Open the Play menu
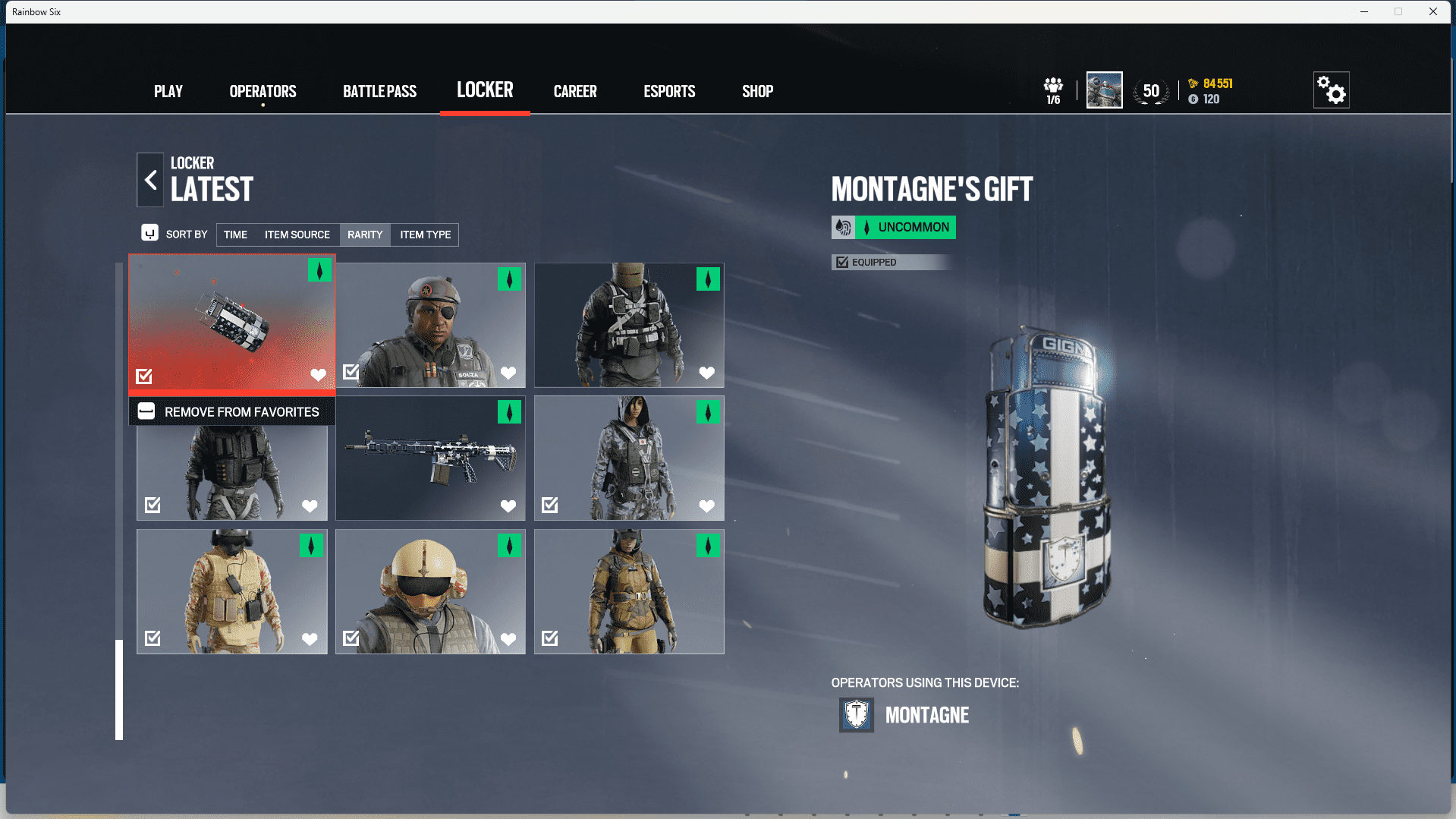The image size is (1456, 819). pos(168,91)
